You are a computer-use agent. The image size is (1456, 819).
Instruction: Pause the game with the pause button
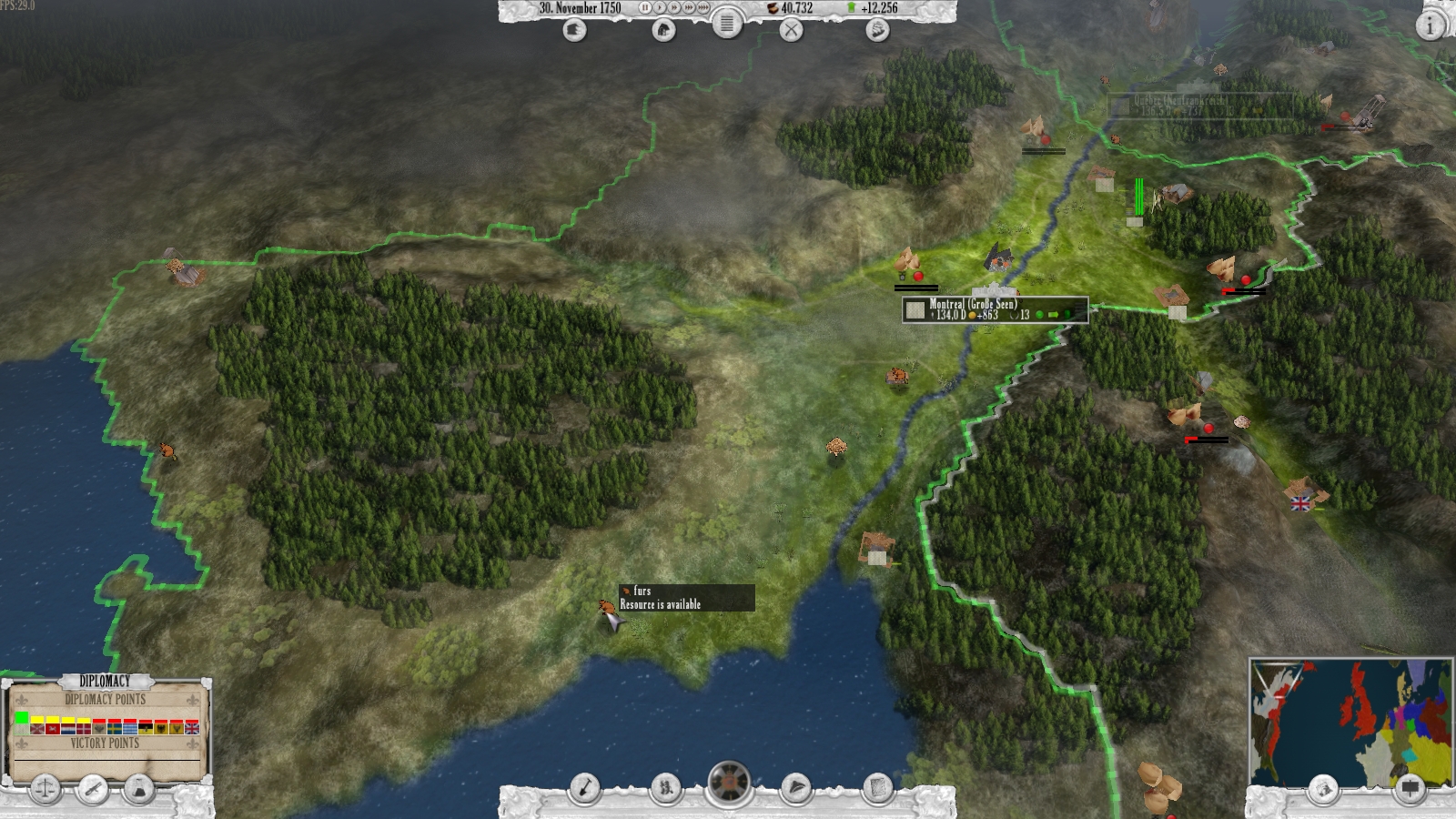pos(645,9)
